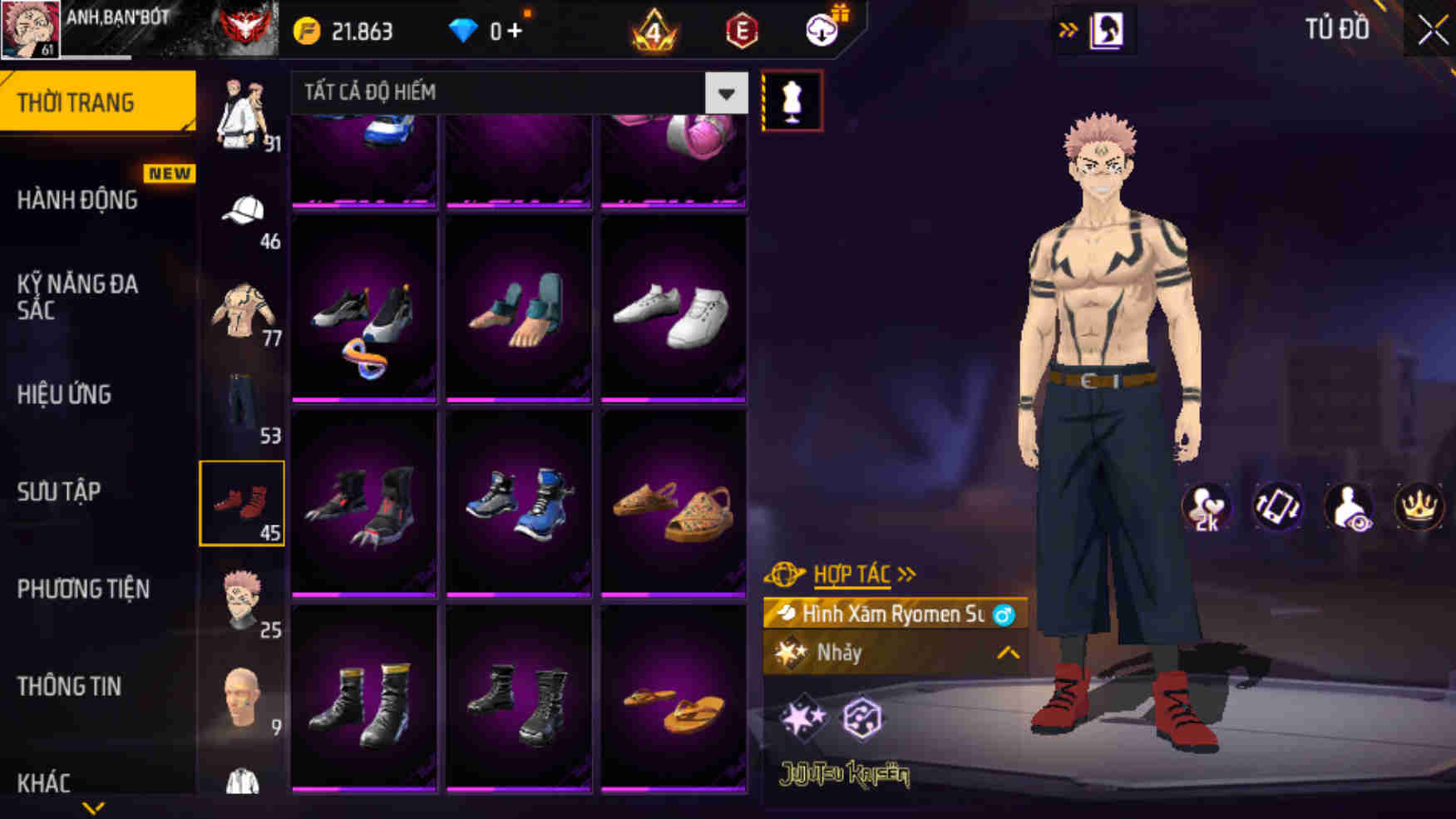Image resolution: width=1456 pixels, height=819 pixels.
Task: Click the golden crown icon
Action: click(1419, 507)
